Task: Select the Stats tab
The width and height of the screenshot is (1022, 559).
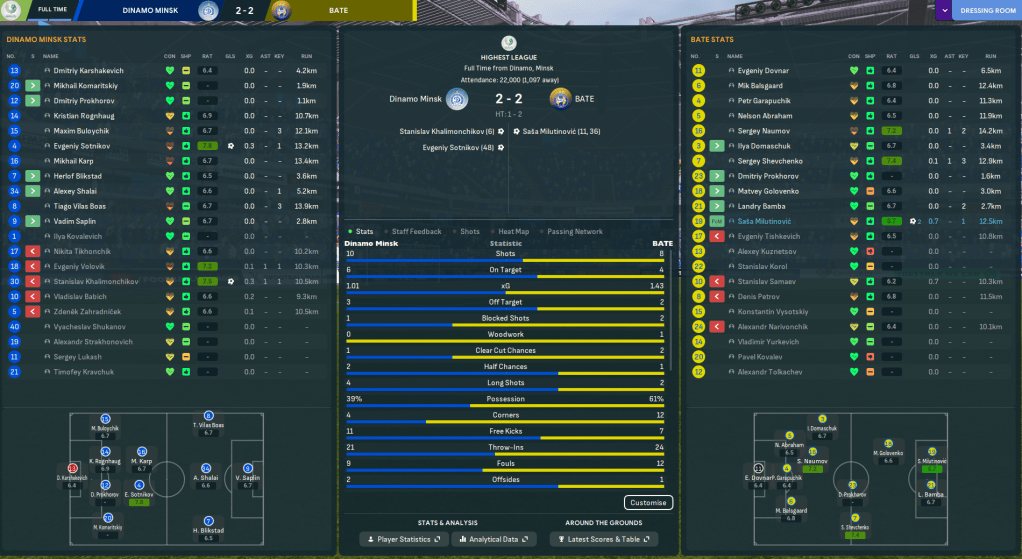Action: coord(364,232)
